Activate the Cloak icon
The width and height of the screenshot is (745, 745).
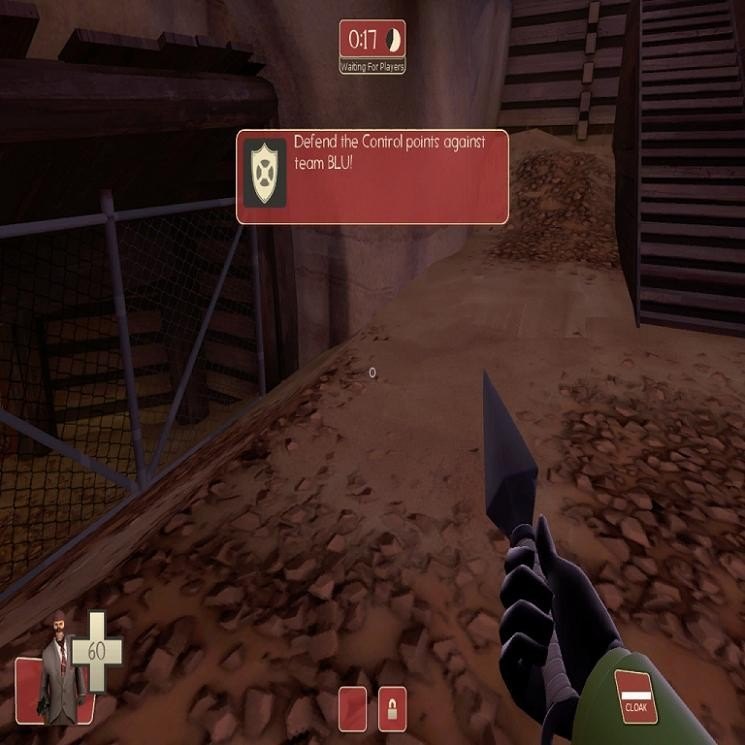click(x=635, y=694)
